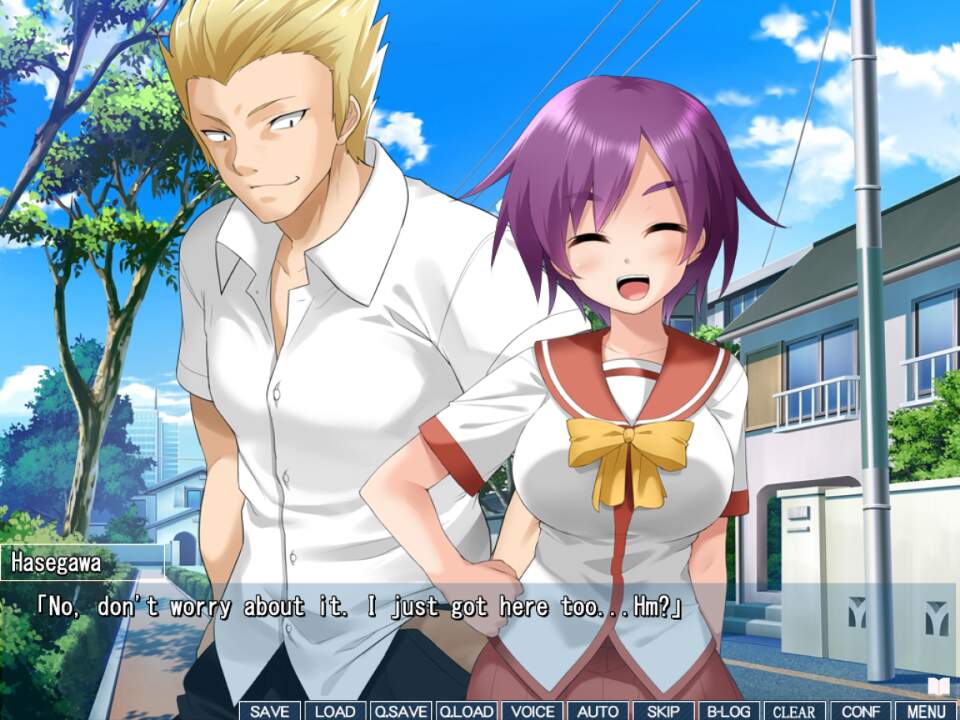Toggle AUTO text advance mode
Viewport: 960px width, 720px height.
[x=598, y=711]
